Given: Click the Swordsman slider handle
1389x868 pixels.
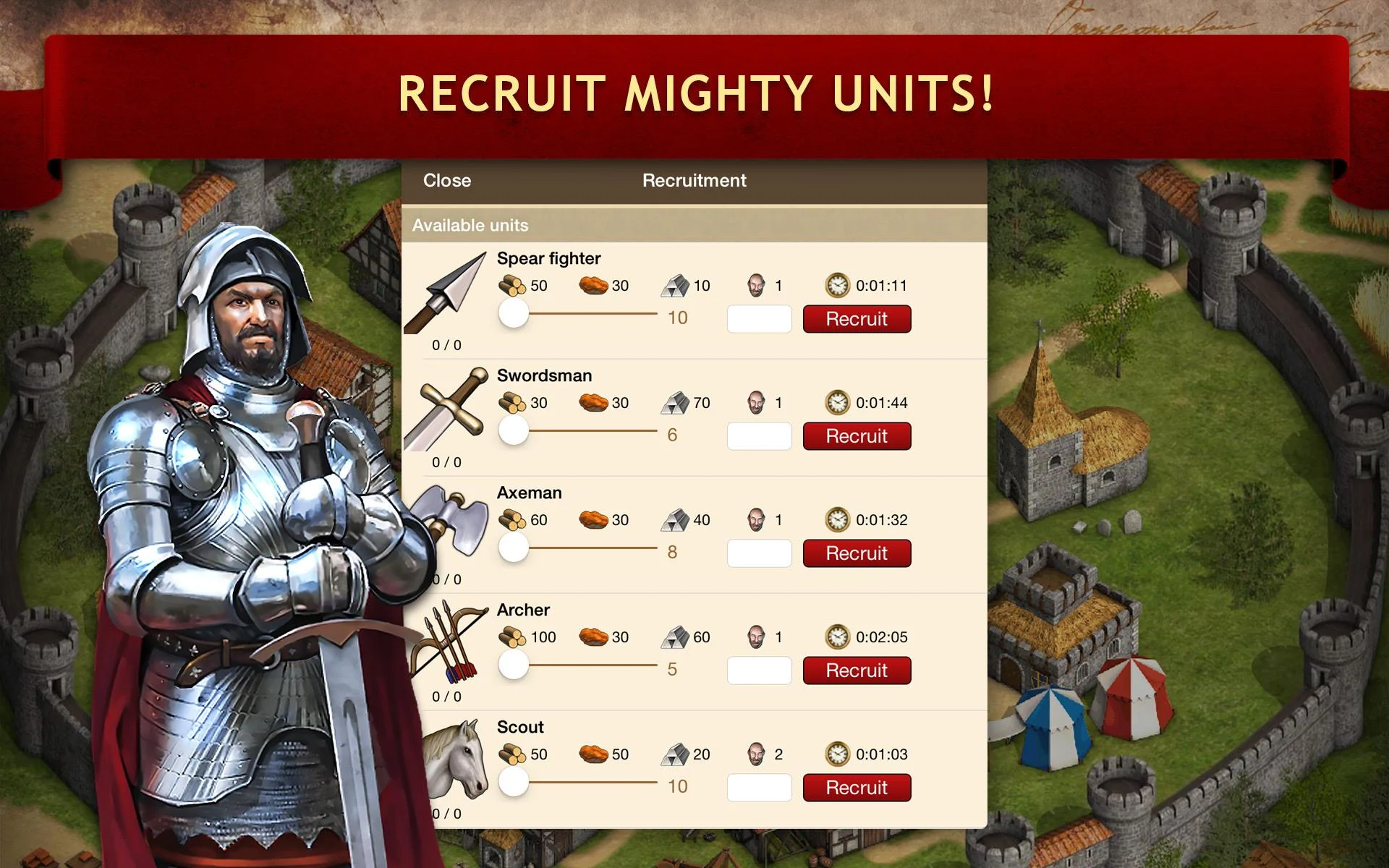Looking at the screenshot, I should 514,430.
